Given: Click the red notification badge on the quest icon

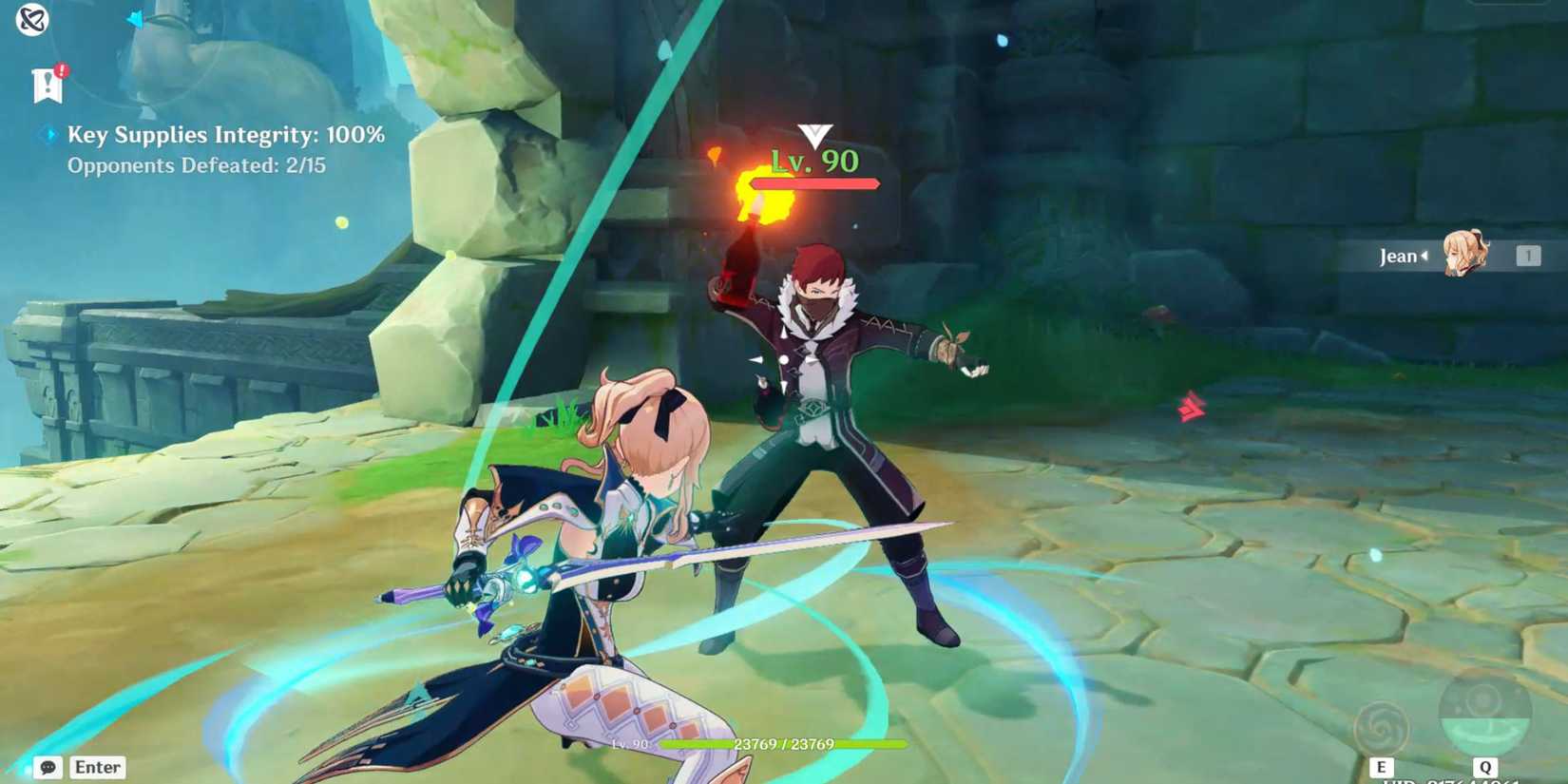Looking at the screenshot, I should [61, 70].
